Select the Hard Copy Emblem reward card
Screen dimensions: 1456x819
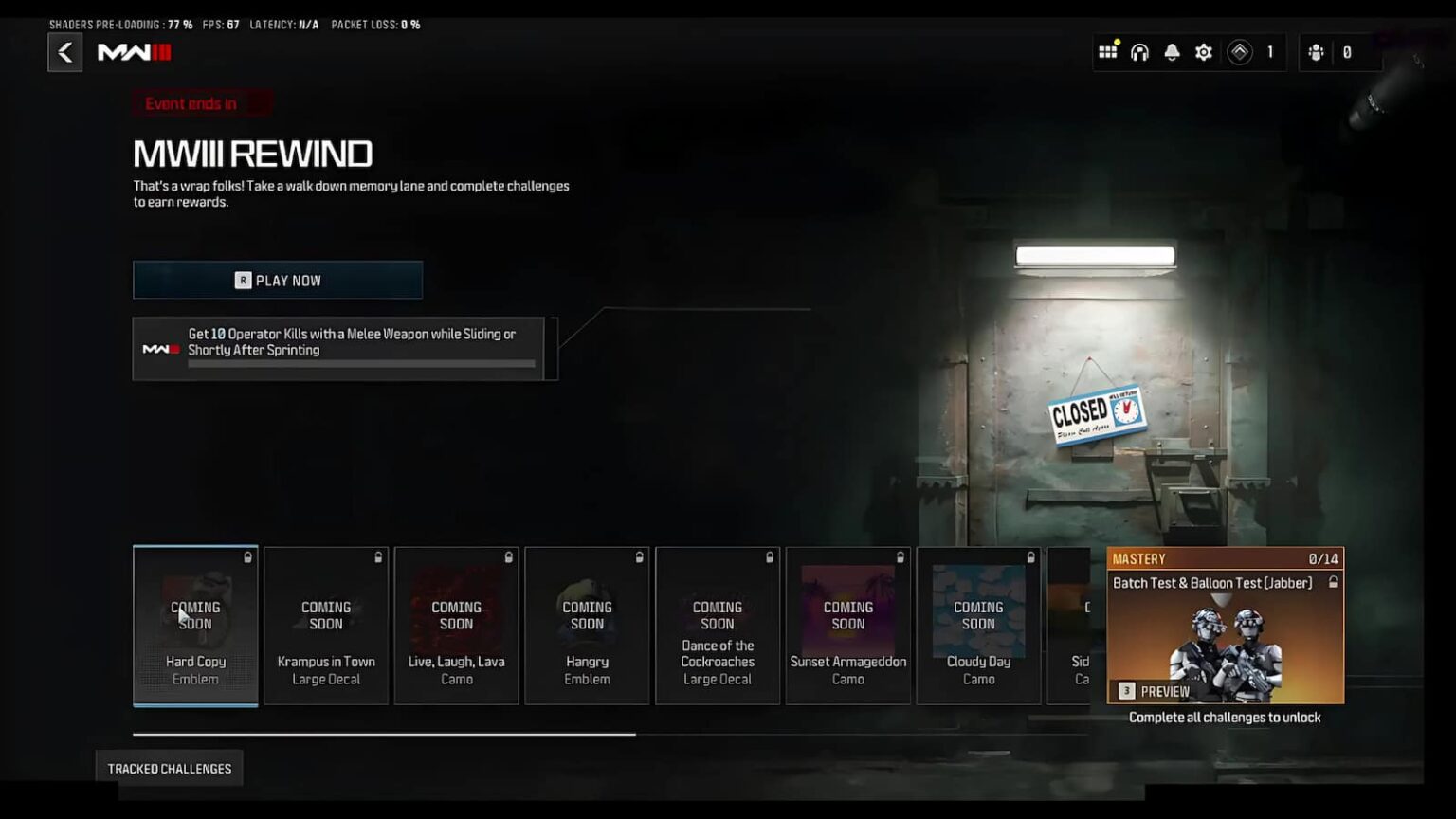[195, 626]
